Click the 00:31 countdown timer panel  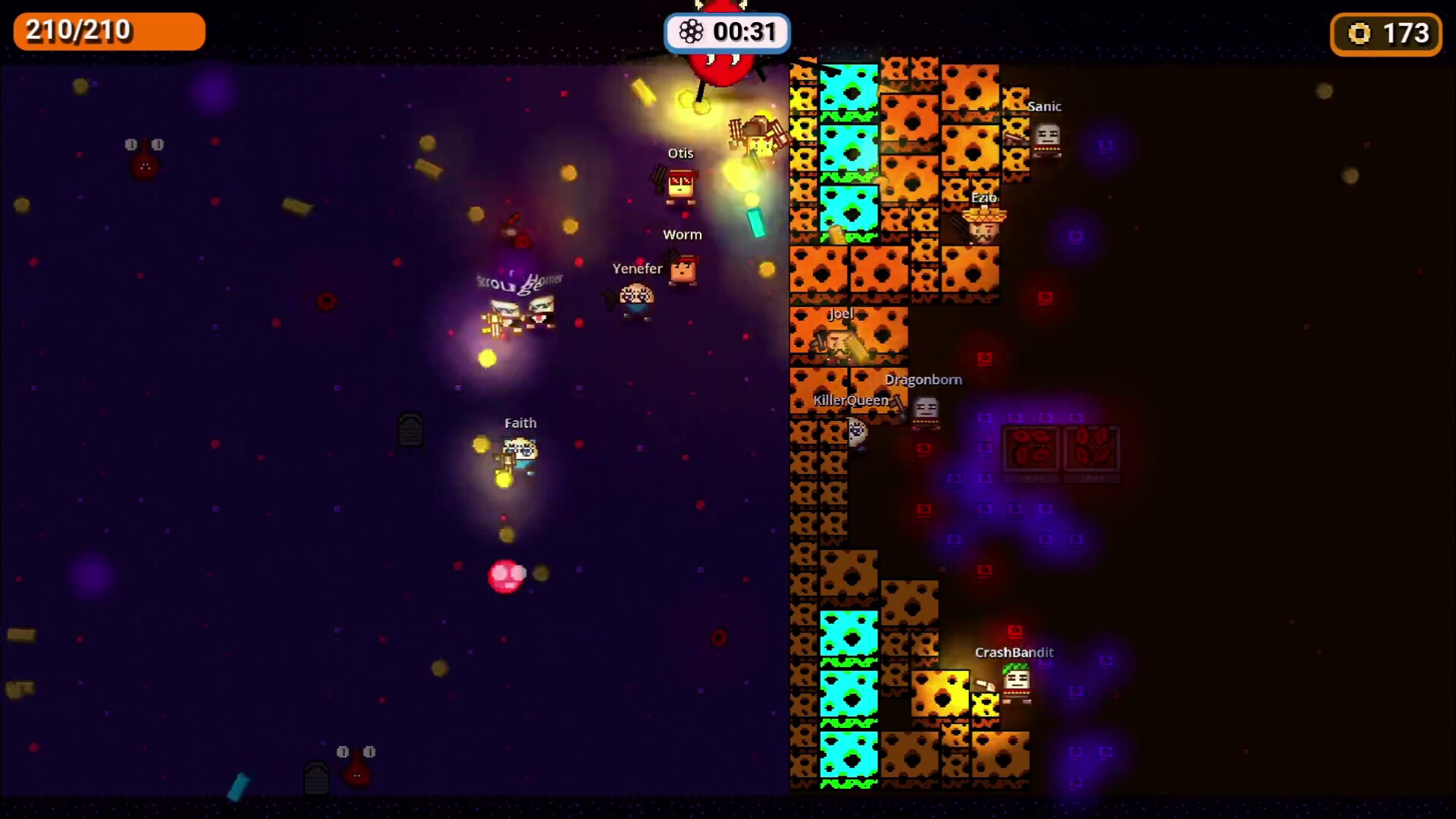click(726, 32)
